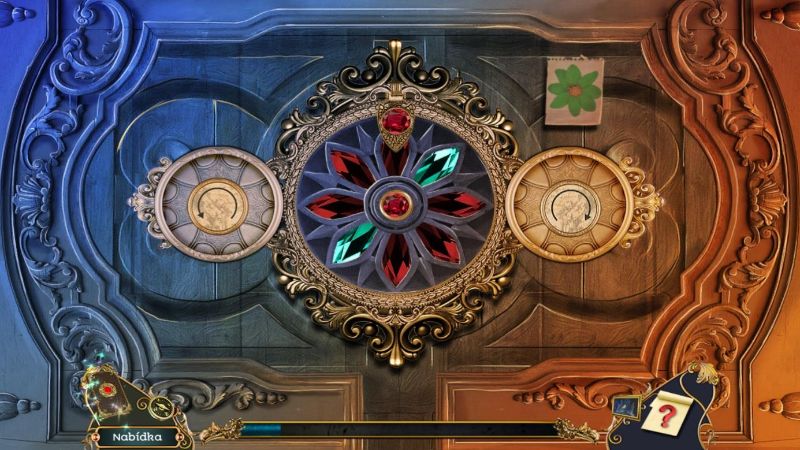
Task: Click the center red gem of the flower
Action: (x=397, y=204)
